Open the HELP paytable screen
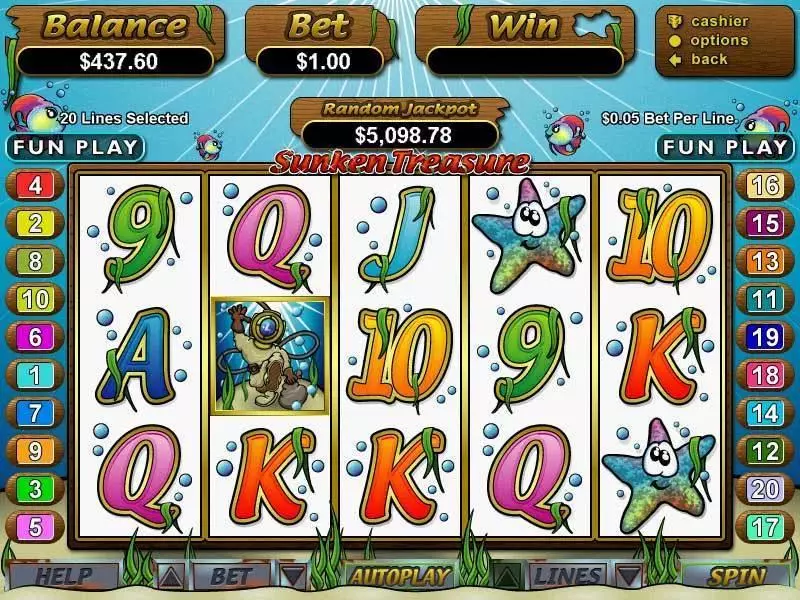 (x=64, y=576)
